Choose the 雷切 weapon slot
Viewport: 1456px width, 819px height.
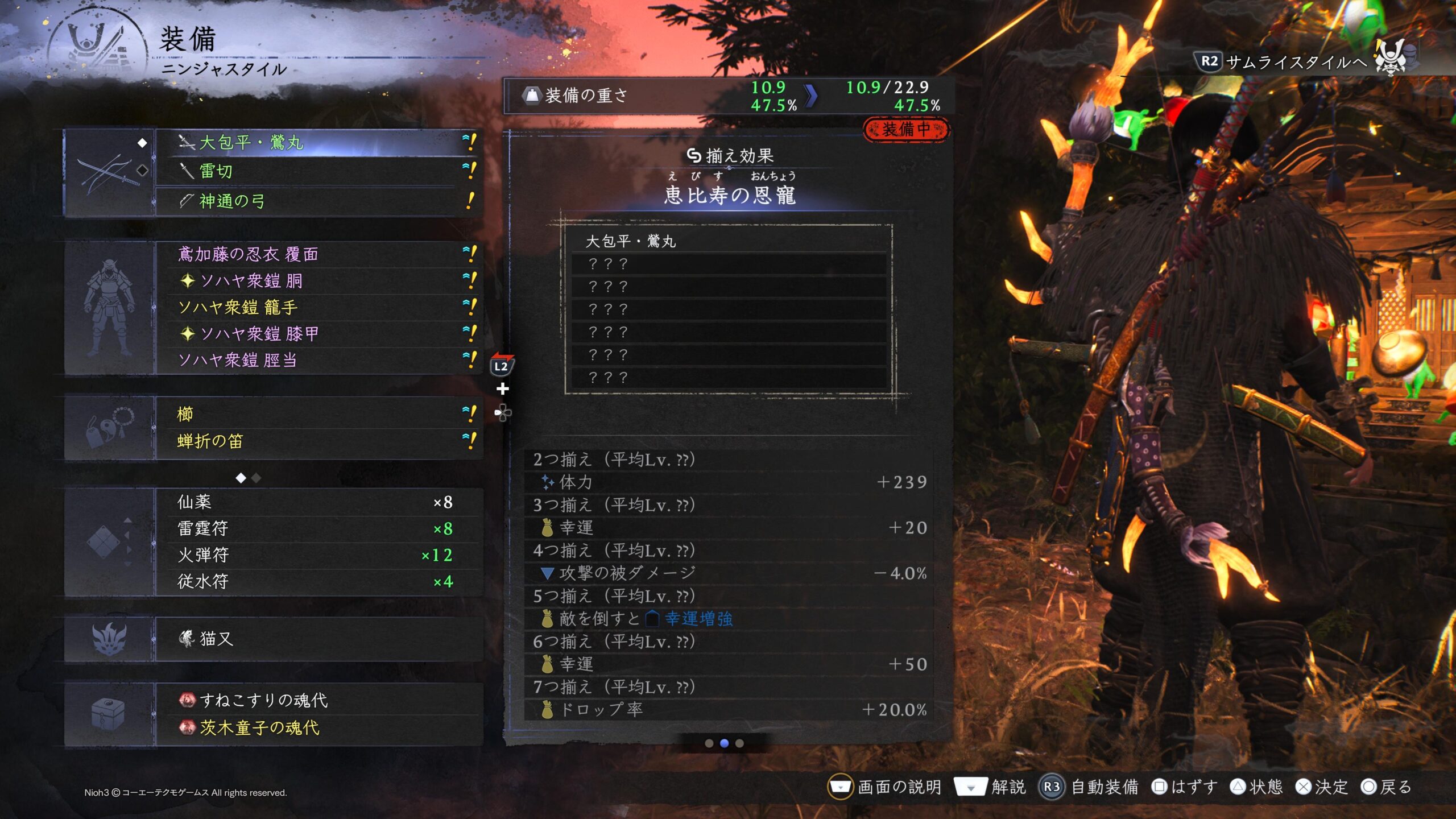[x=318, y=171]
